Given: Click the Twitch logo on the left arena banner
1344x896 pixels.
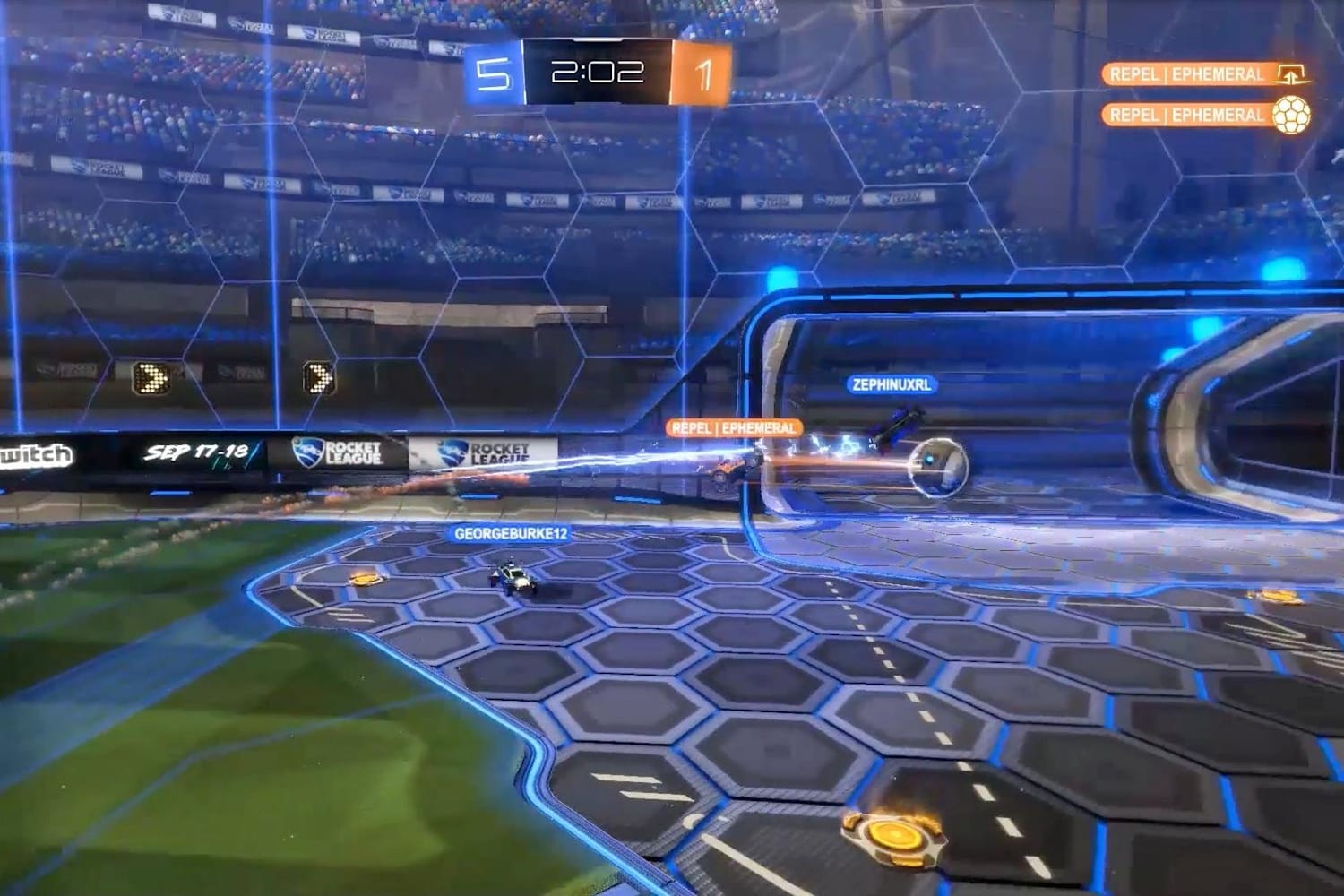Looking at the screenshot, I should (34, 453).
